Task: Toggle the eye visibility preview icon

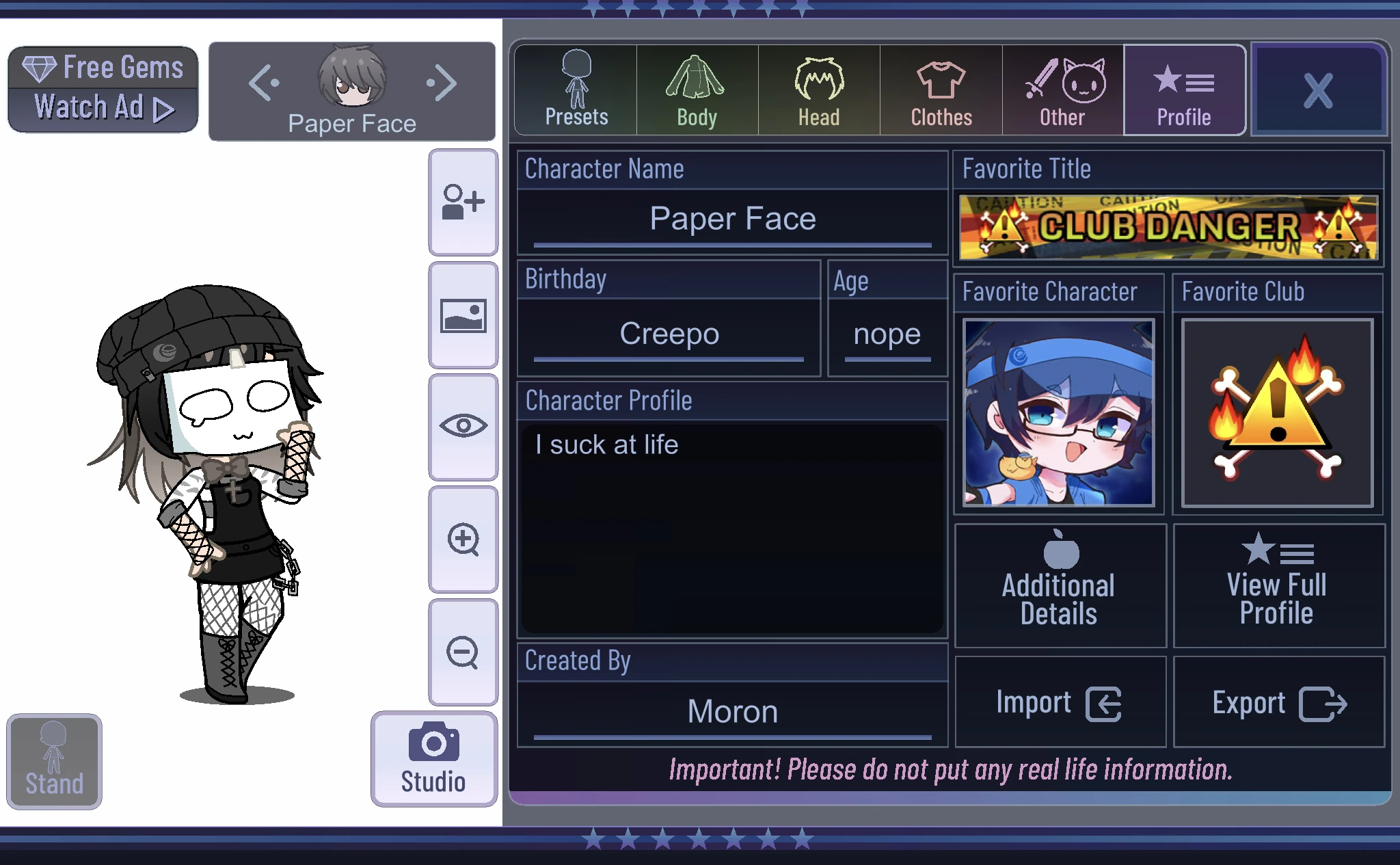Action: [463, 425]
